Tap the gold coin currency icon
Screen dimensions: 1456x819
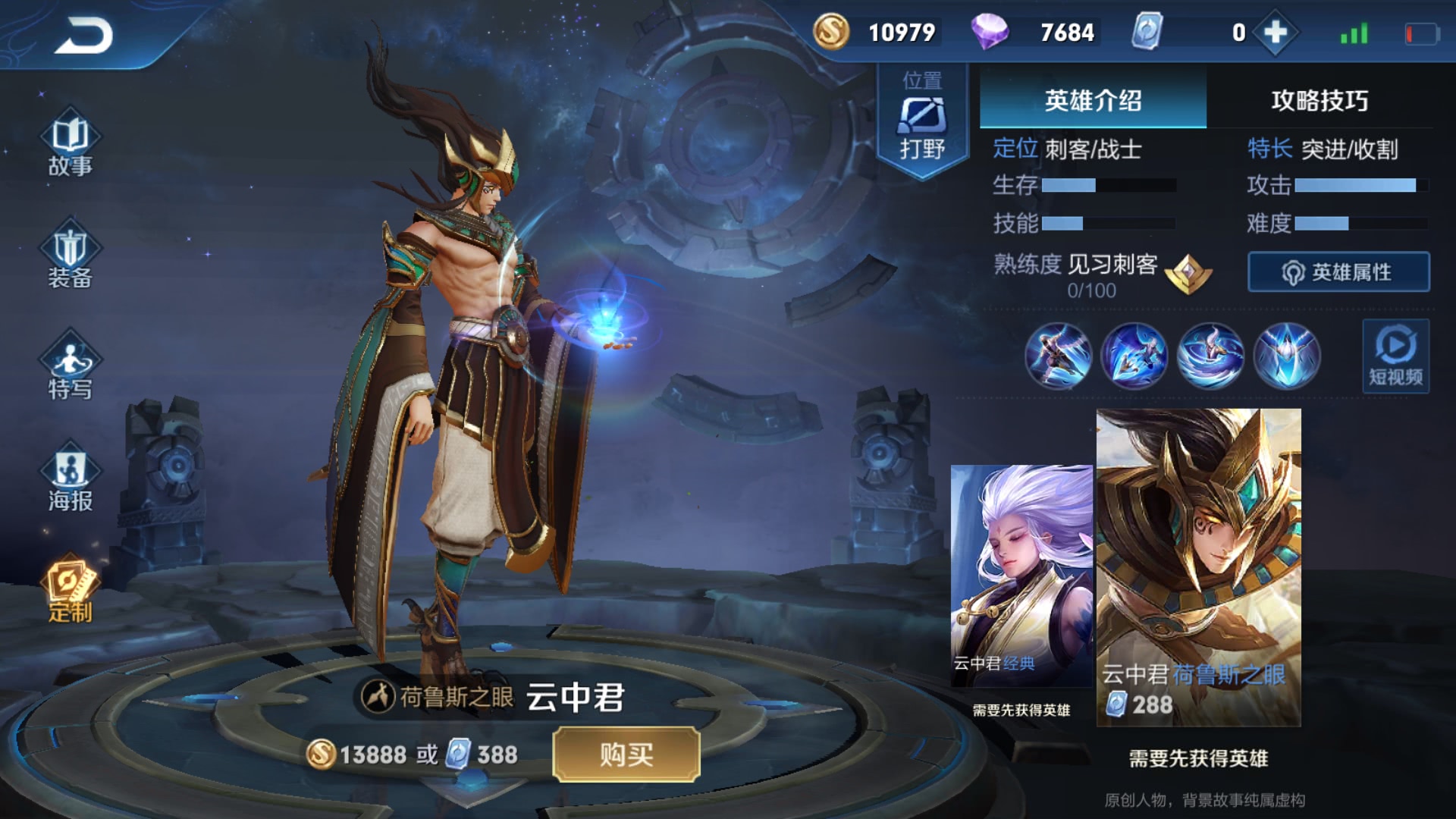[830, 33]
